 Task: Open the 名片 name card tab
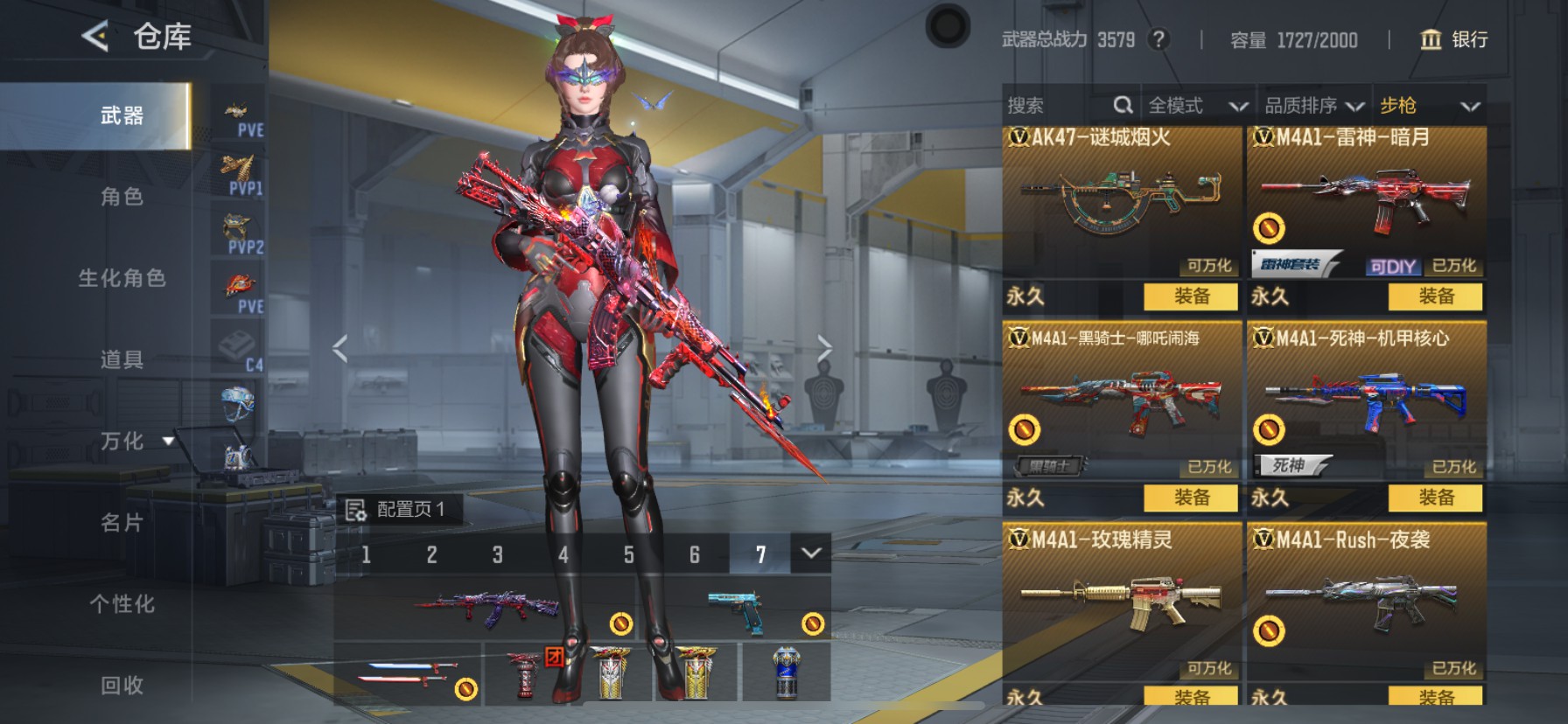coord(122,523)
